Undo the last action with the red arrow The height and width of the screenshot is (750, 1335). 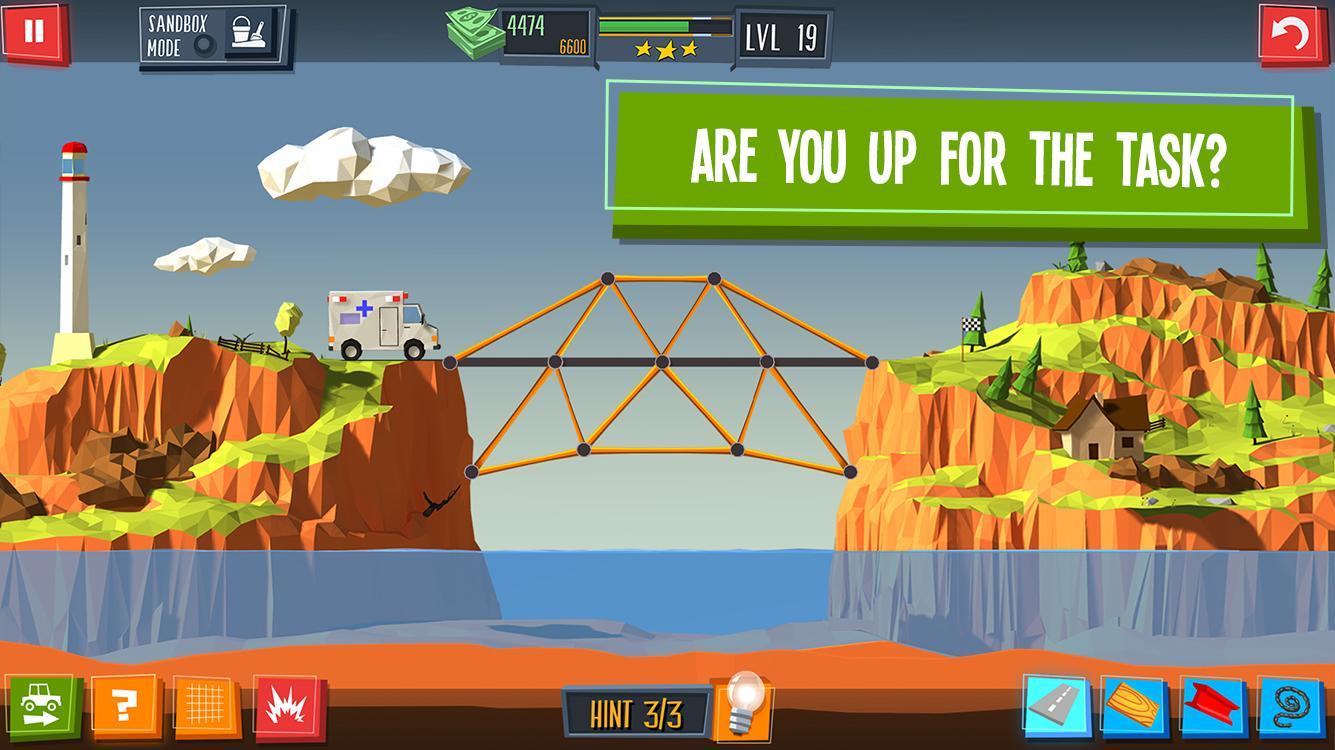click(x=1293, y=35)
